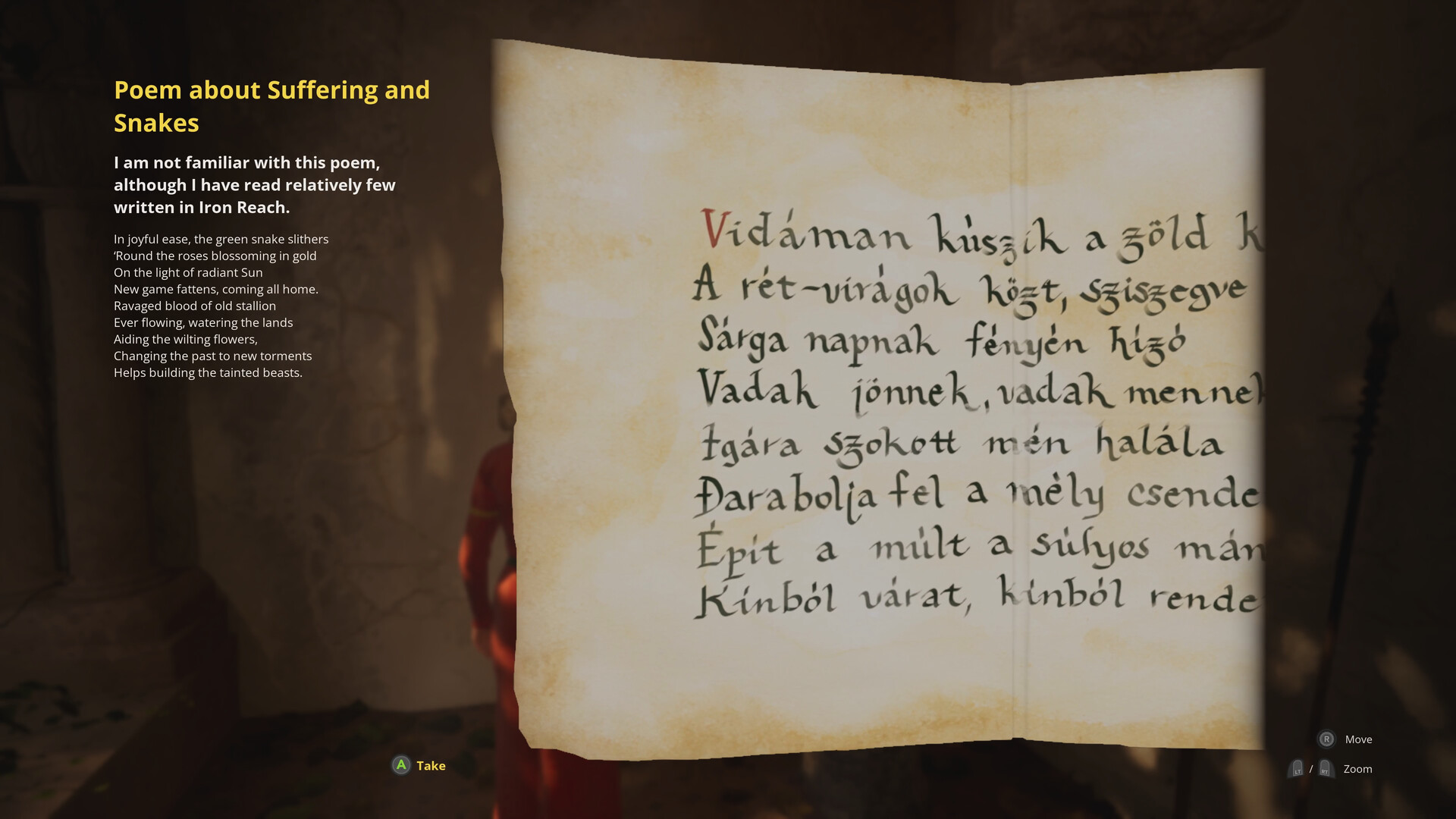Click the slash separator between LT and RT
1456x819 pixels.
[1312, 768]
